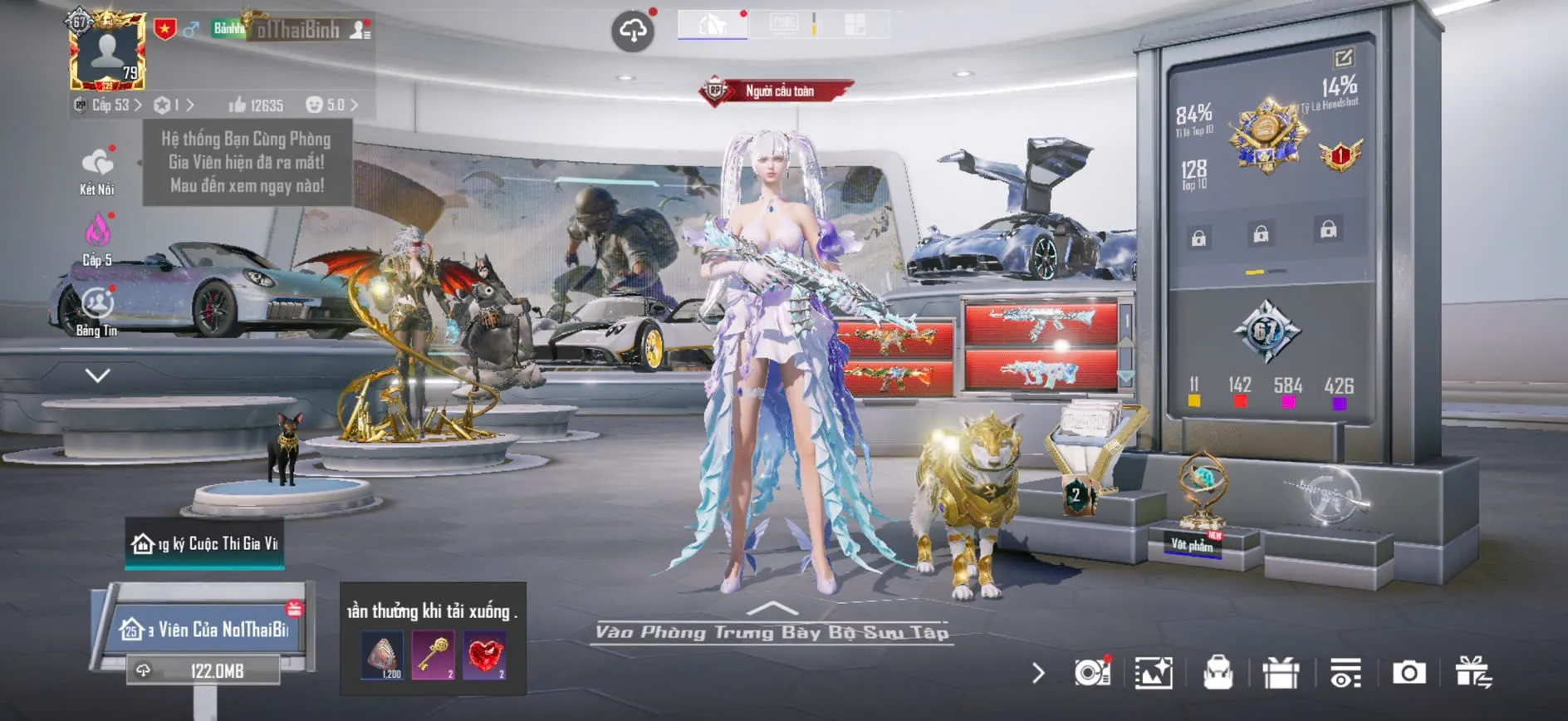1568x721 pixels.
Task: Open the music record player icon
Action: pos(1091,673)
